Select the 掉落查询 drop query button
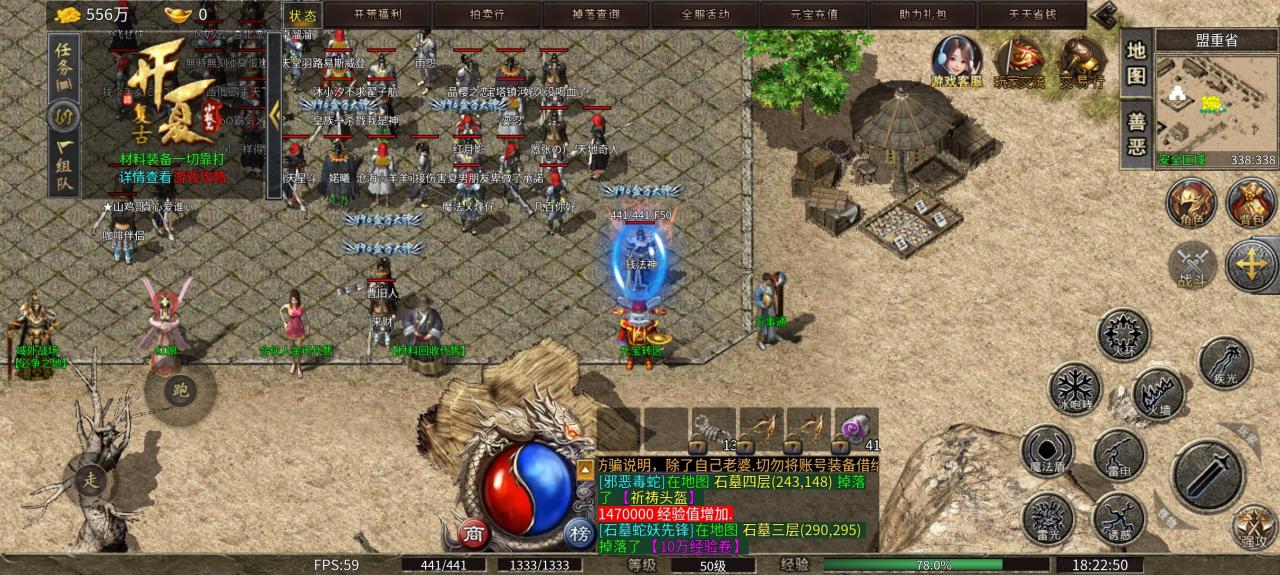Image resolution: width=1280 pixels, height=575 pixels. [x=595, y=15]
